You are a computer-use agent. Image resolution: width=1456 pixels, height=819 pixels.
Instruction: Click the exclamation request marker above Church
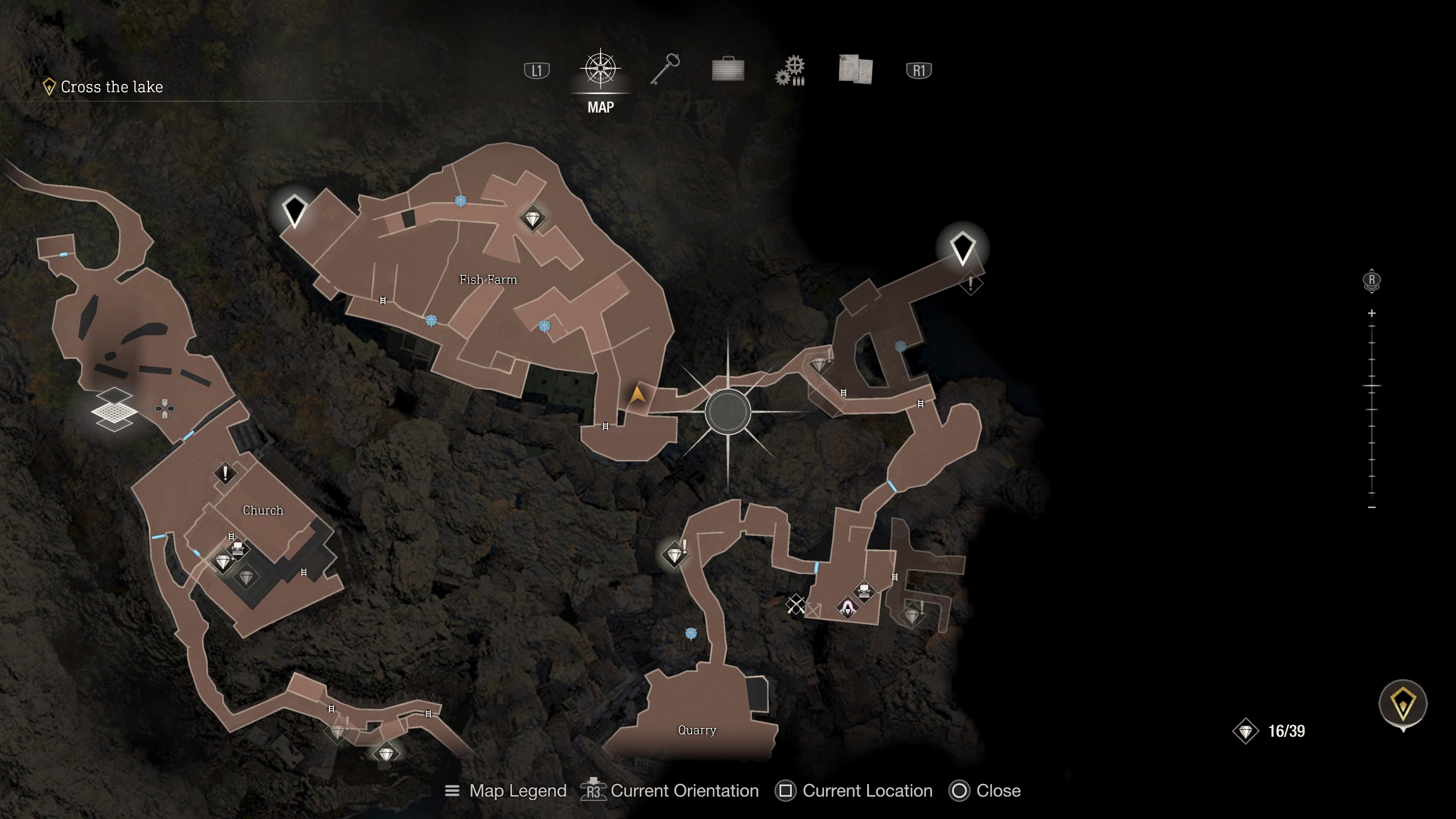click(225, 472)
